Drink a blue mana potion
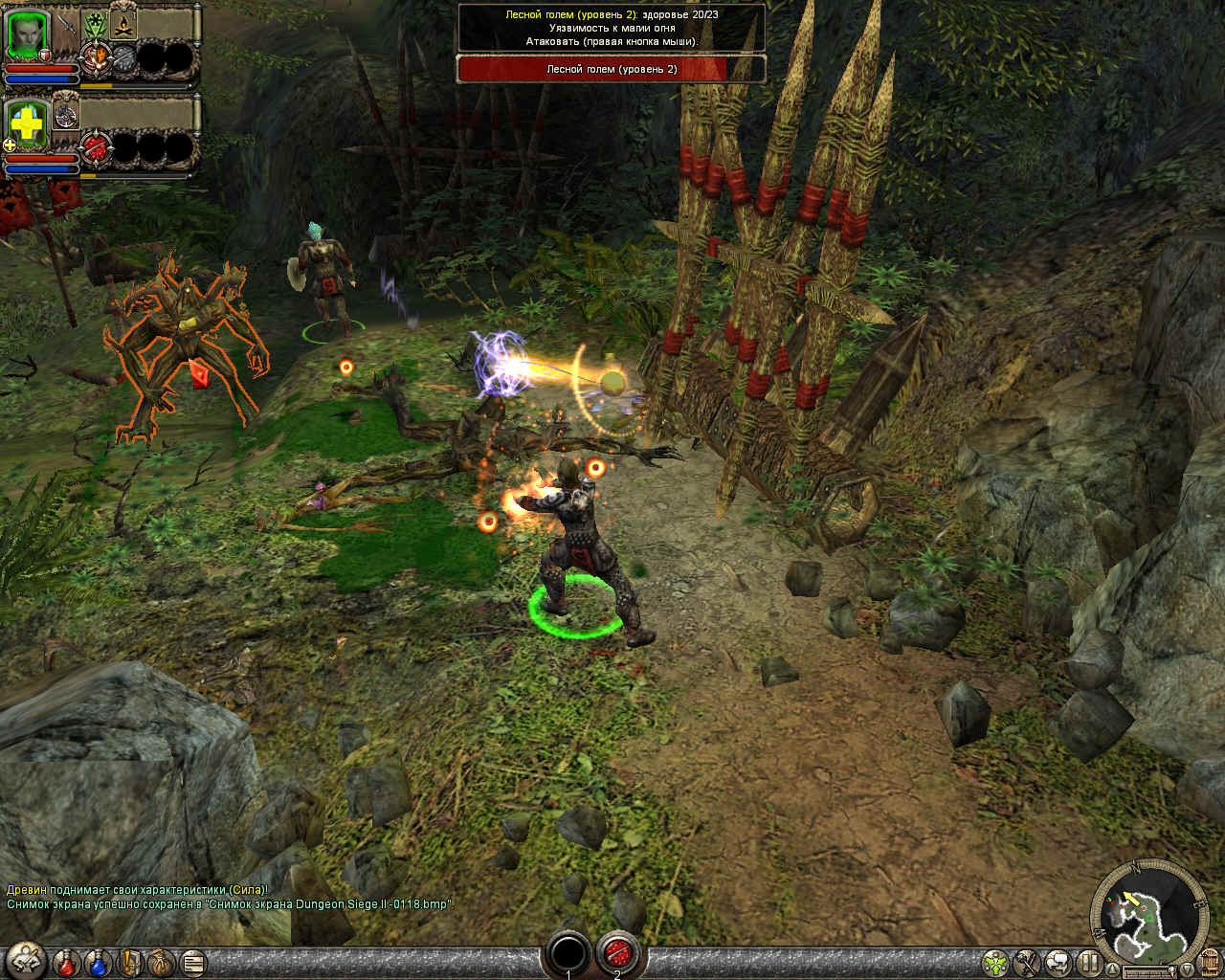Viewport: 1225px width, 980px height. [x=99, y=961]
